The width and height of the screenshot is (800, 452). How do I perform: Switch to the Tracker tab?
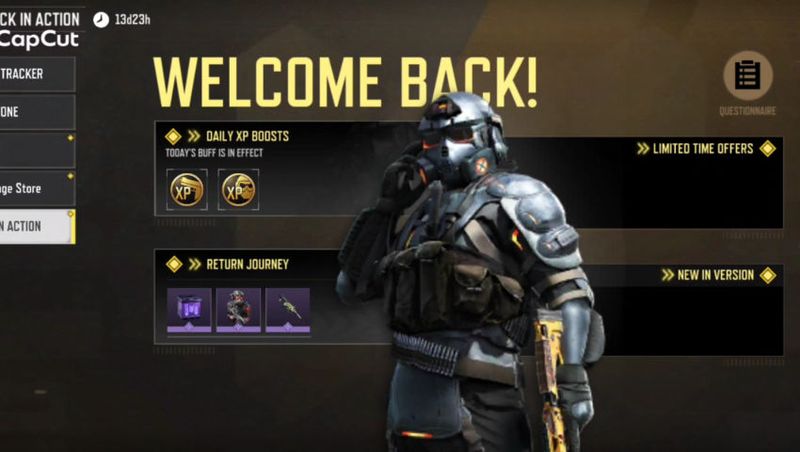[x=36, y=74]
